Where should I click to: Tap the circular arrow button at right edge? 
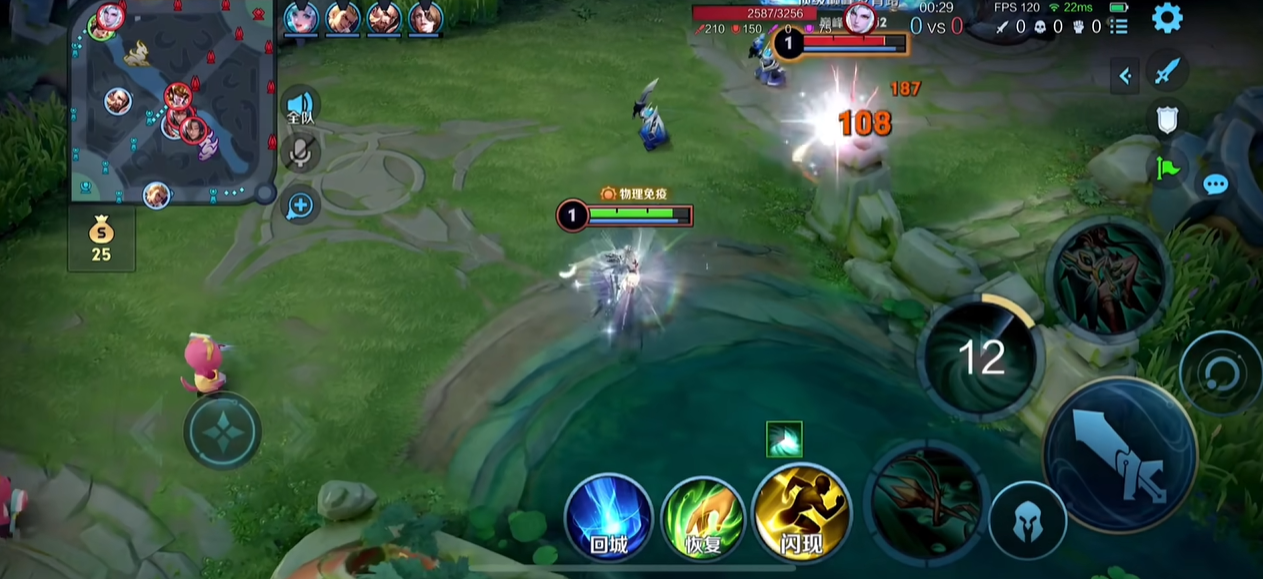[x=1220, y=373]
